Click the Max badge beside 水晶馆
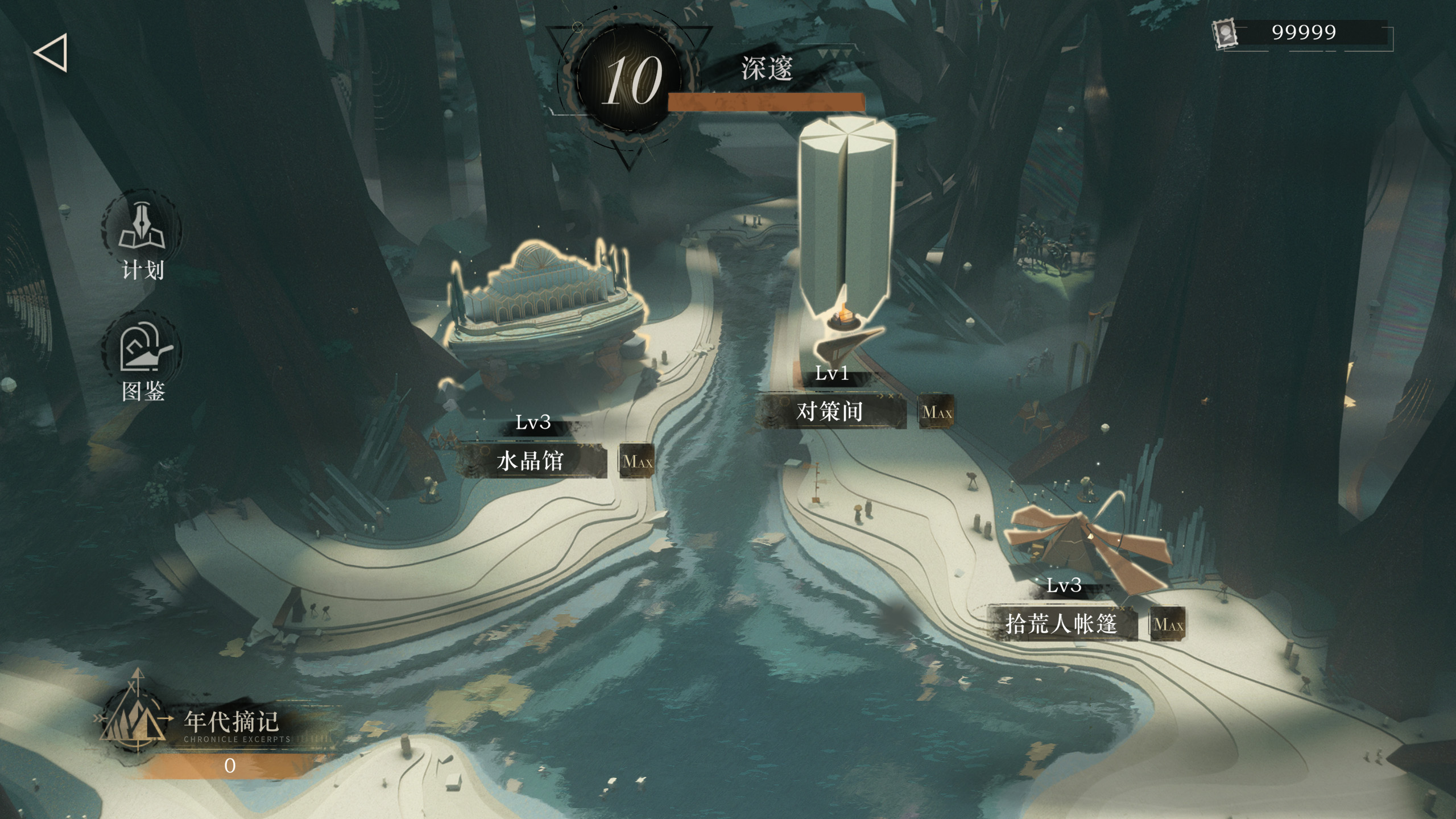The image size is (1456, 819). pyautogui.click(x=637, y=461)
